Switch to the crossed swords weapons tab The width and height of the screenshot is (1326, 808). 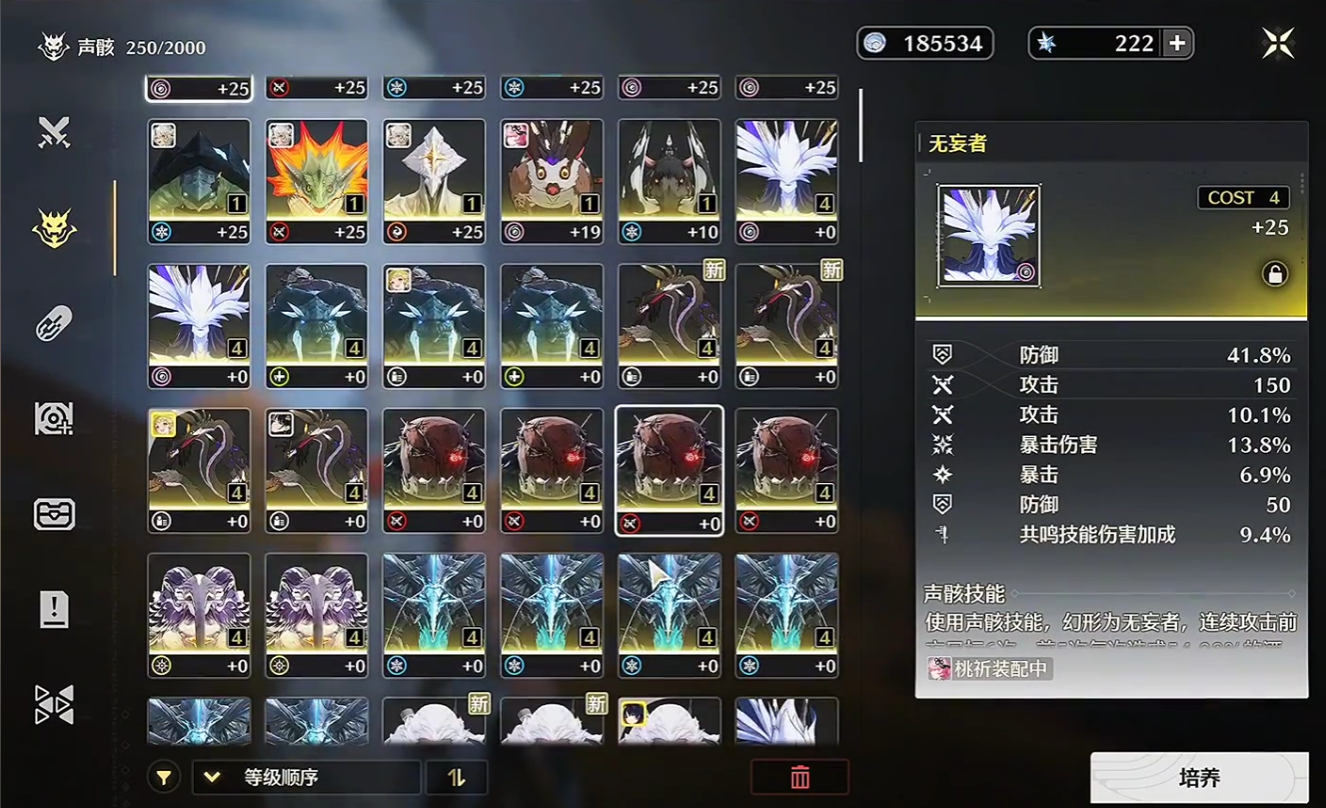(54, 133)
